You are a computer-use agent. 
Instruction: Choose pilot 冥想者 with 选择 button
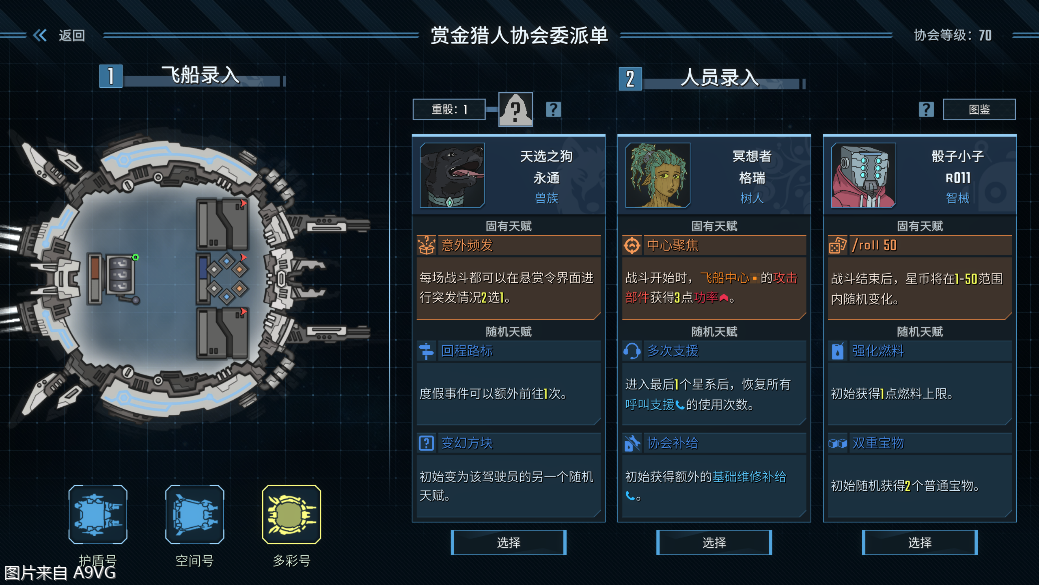[x=714, y=542]
